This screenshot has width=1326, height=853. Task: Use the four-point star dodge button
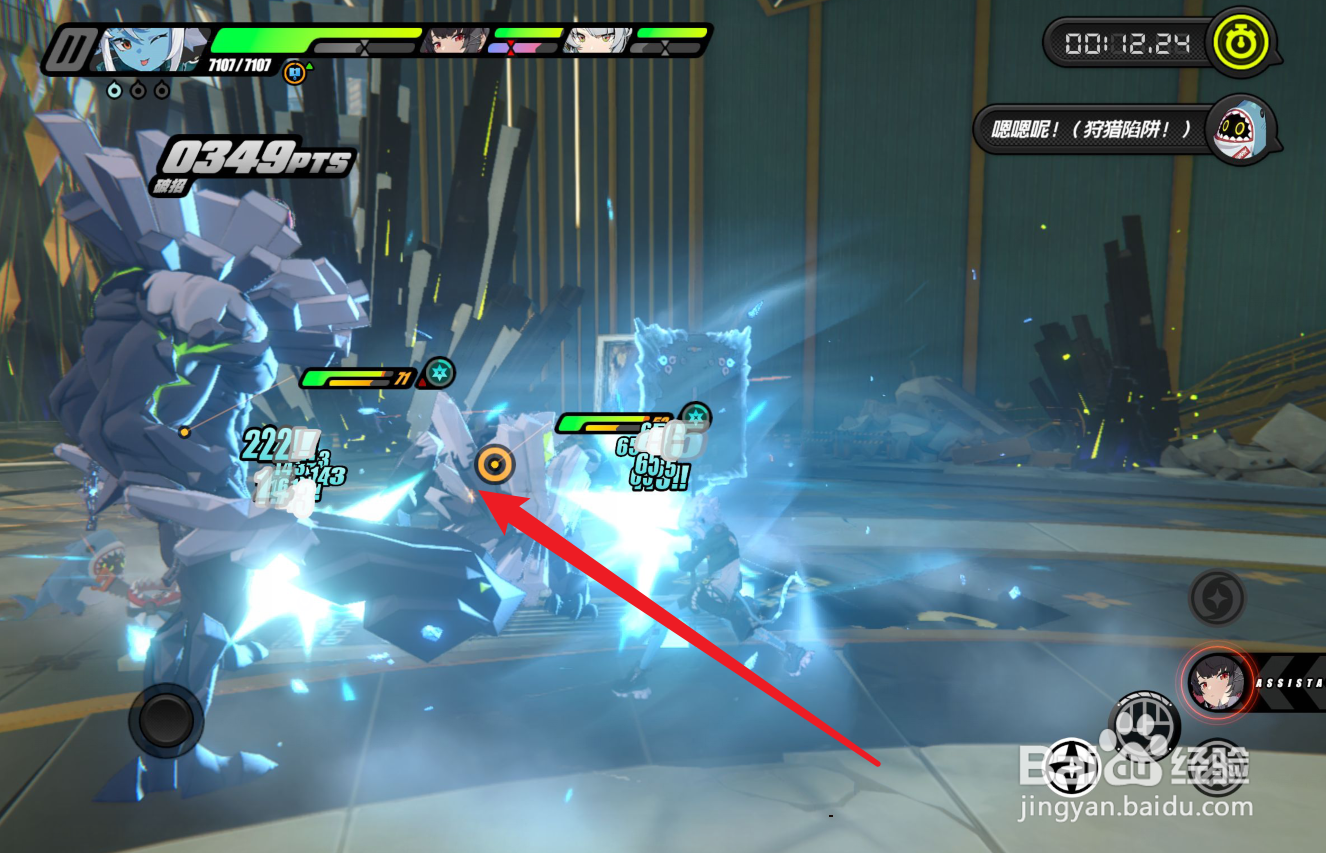point(1073,766)
